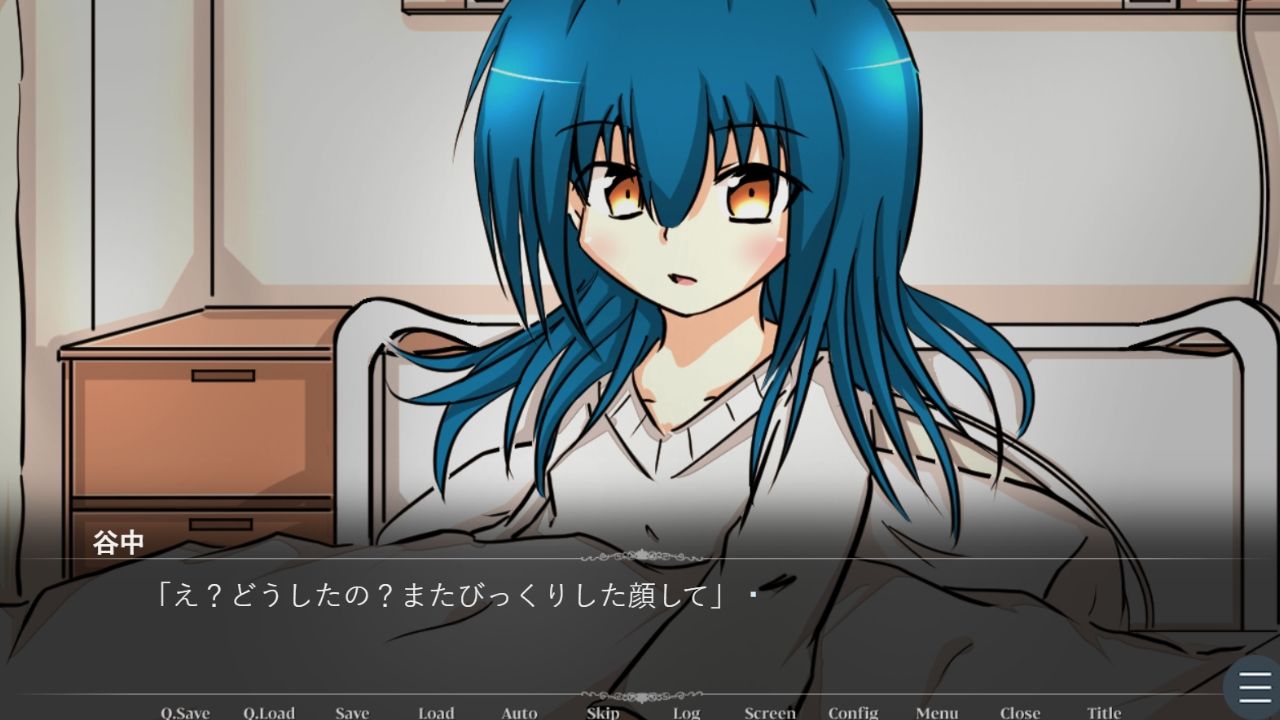1280x720 pixels.
Task: Click the dialogue text to advance
Action: pos(440,592)
